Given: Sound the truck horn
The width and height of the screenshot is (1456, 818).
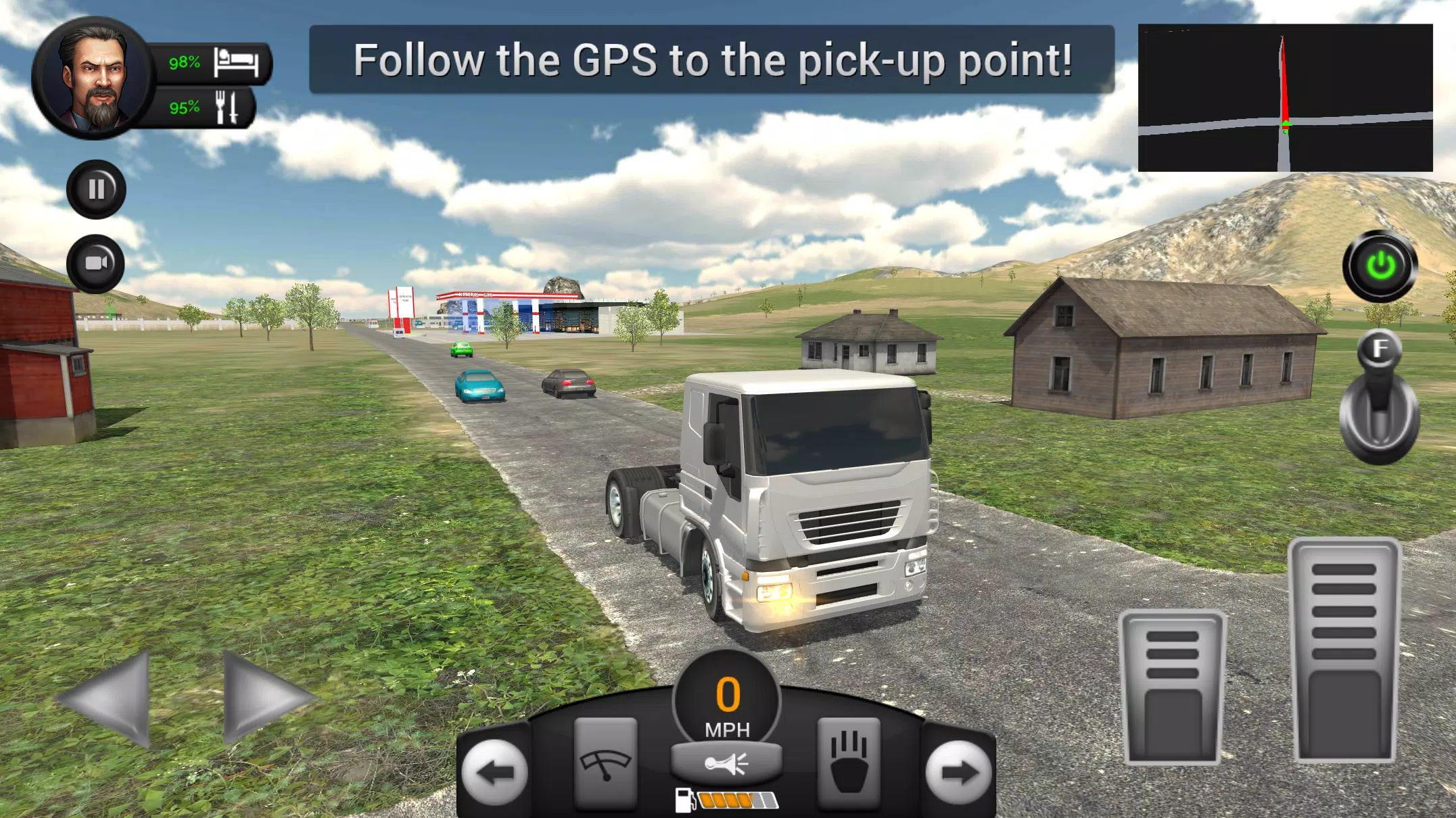Looking at the screenshot, I should tap(726, 763).
